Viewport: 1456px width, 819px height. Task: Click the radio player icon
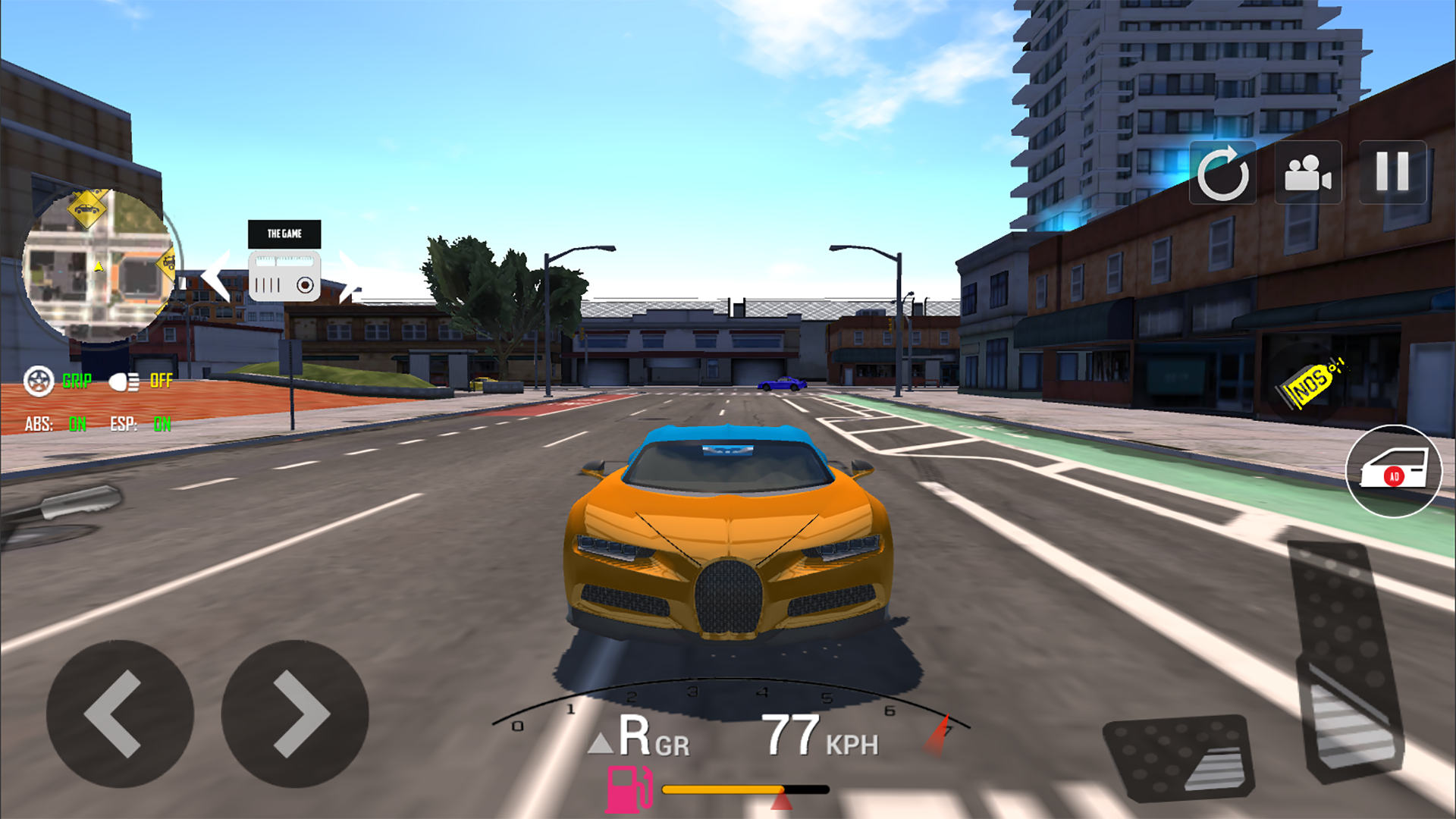click(285, 277)
